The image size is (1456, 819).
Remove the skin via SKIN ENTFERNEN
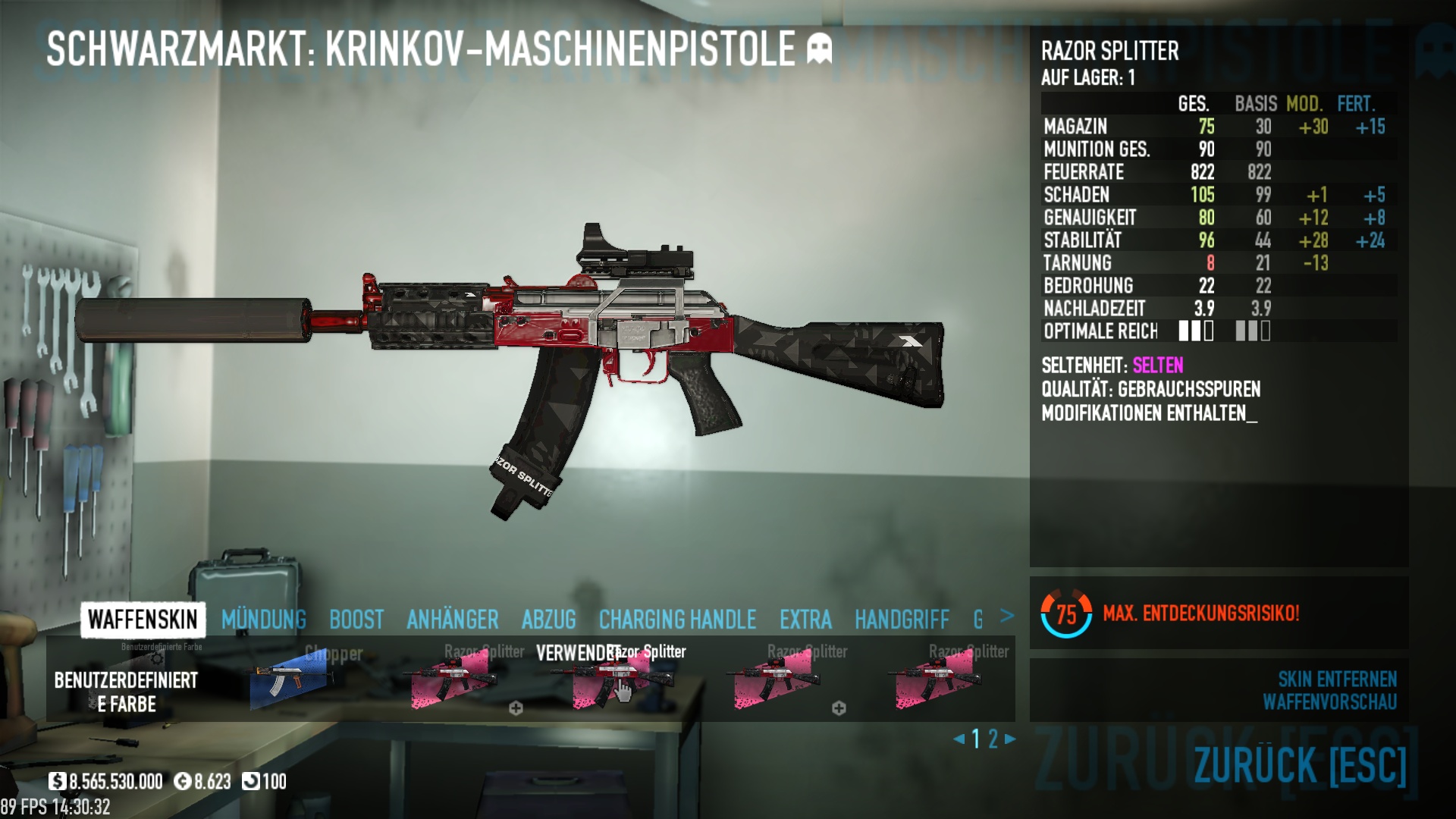pos(1337,679)
